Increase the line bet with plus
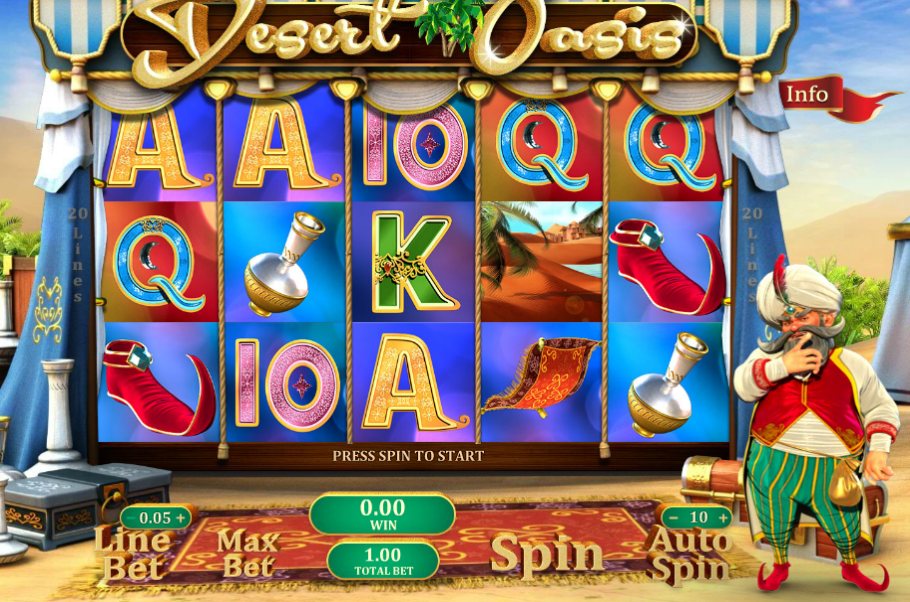The width and height of the screenshot is (910, 602). (x=181, y=517)
